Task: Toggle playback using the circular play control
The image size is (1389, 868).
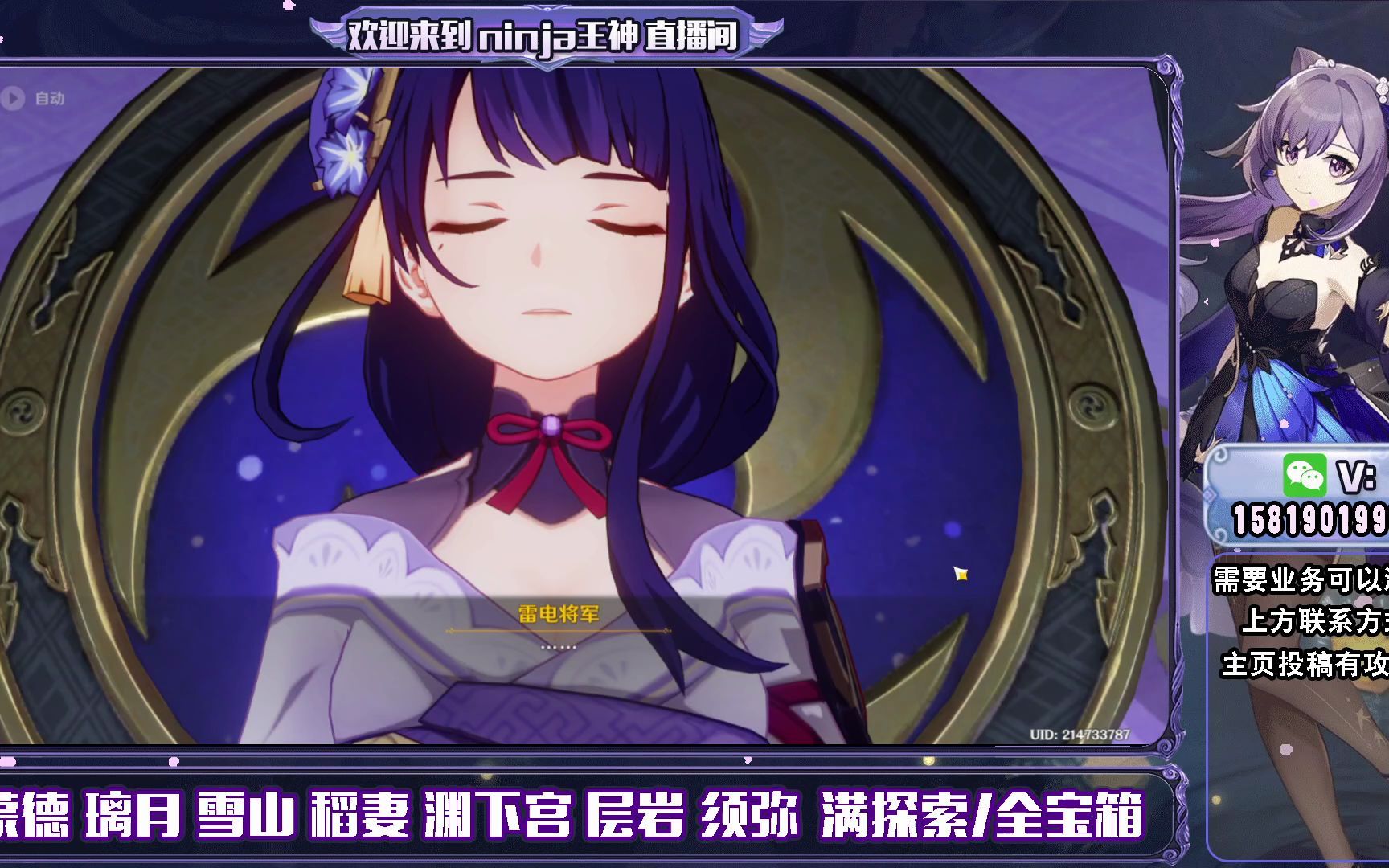Action: click(14, 99)
